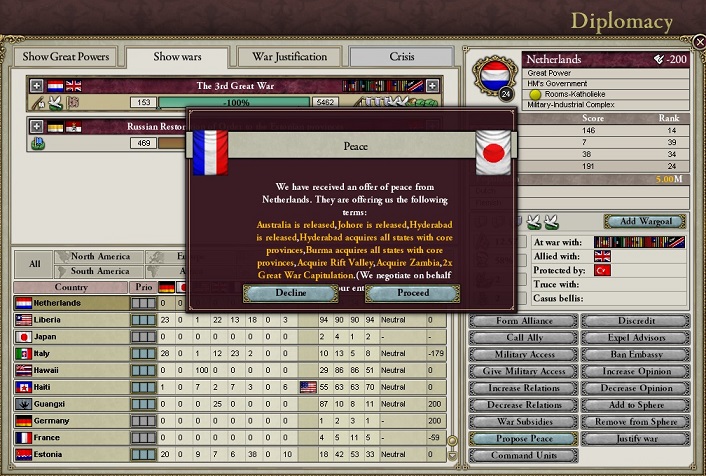Click Increase Relations button
Image resolution: width=706 pixels, height=476 pixels.
coord(524,388)
